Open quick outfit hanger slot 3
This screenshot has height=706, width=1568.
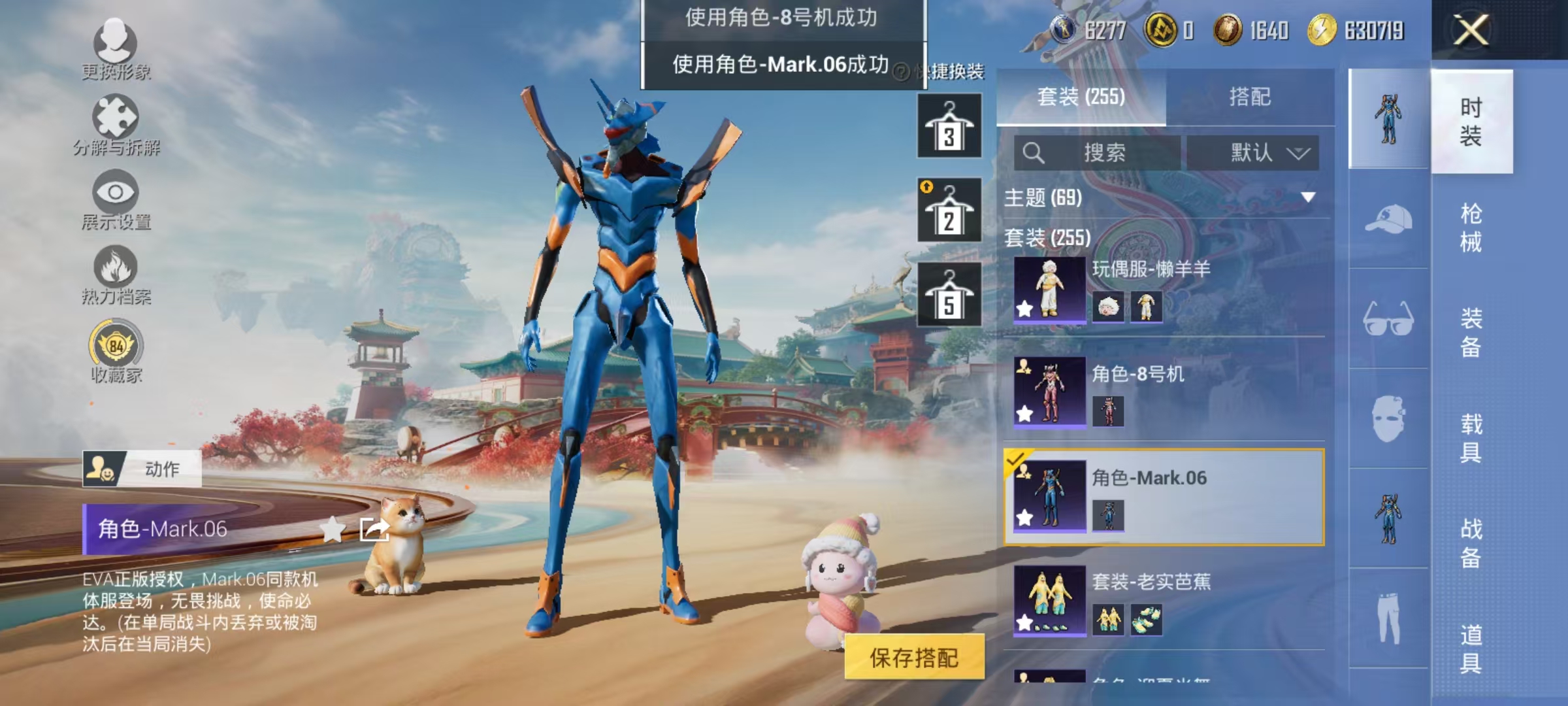point(949,124)
